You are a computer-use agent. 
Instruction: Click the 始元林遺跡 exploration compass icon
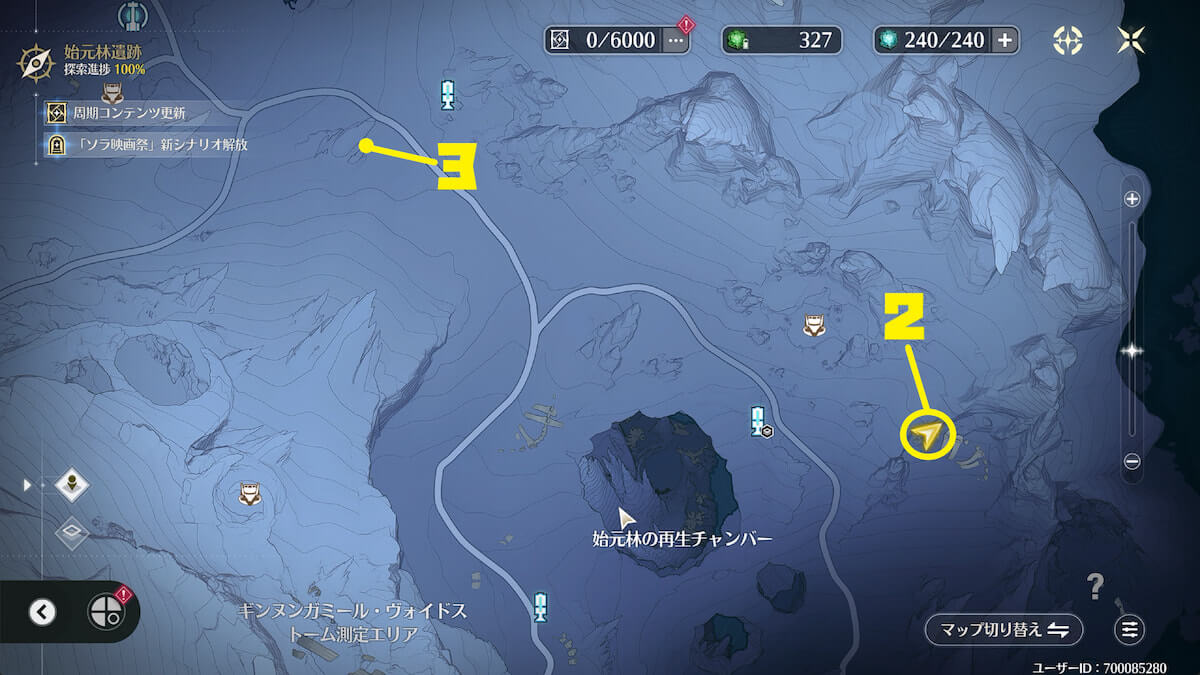click(x=36, y=63)
